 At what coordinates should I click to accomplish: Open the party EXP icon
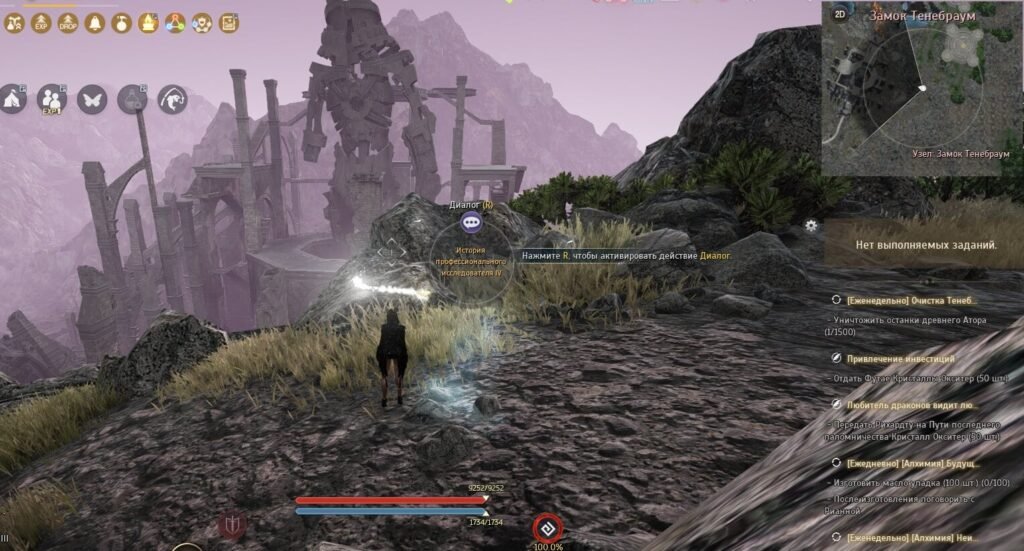coord(51,99)
